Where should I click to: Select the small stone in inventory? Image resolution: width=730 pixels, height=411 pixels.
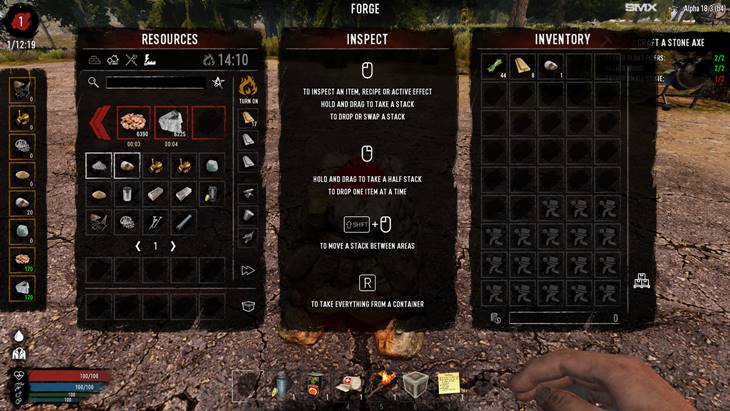549,67
